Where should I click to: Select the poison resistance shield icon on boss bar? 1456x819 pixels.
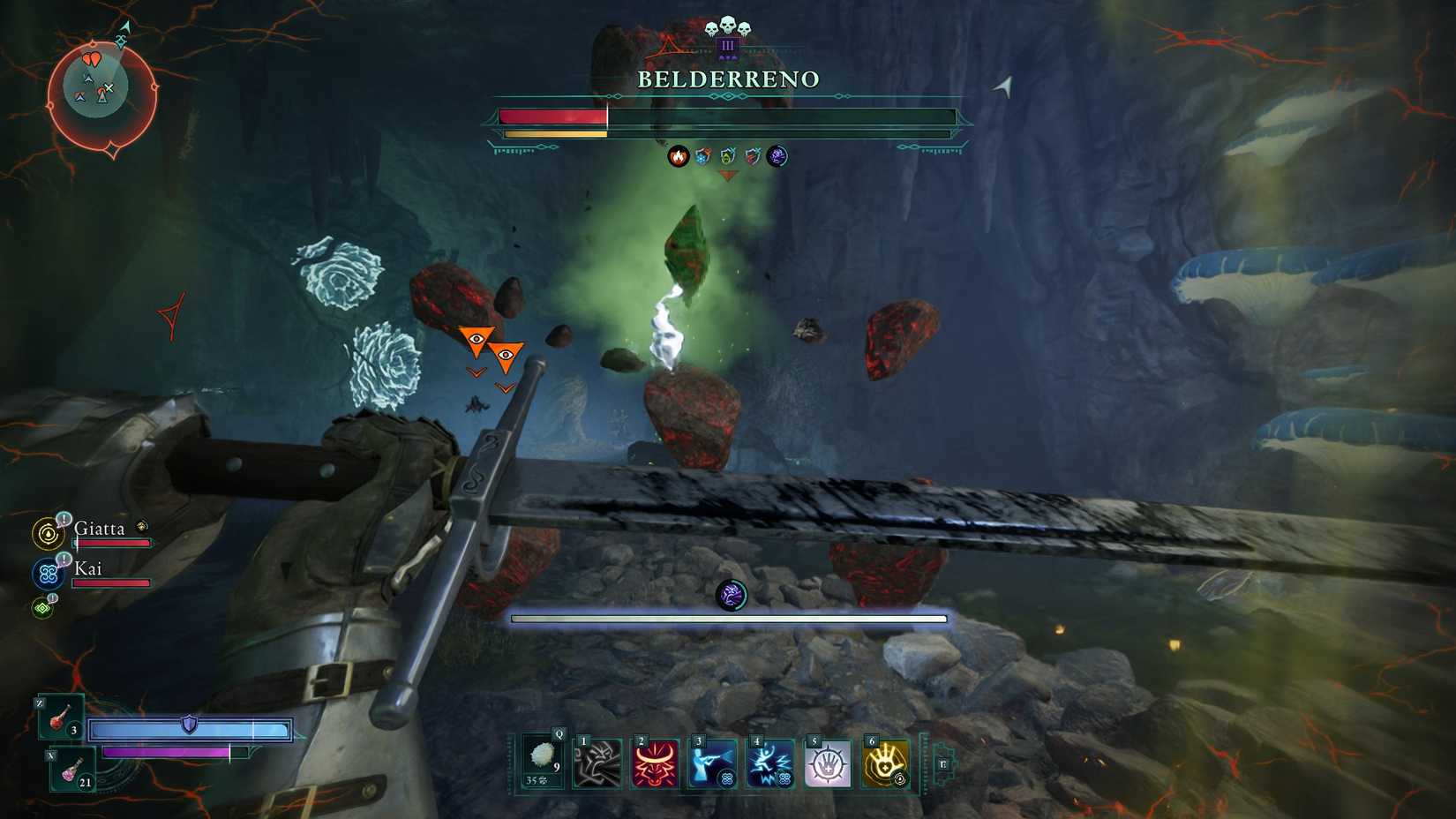pyautogui.click(x=728, y=157)
